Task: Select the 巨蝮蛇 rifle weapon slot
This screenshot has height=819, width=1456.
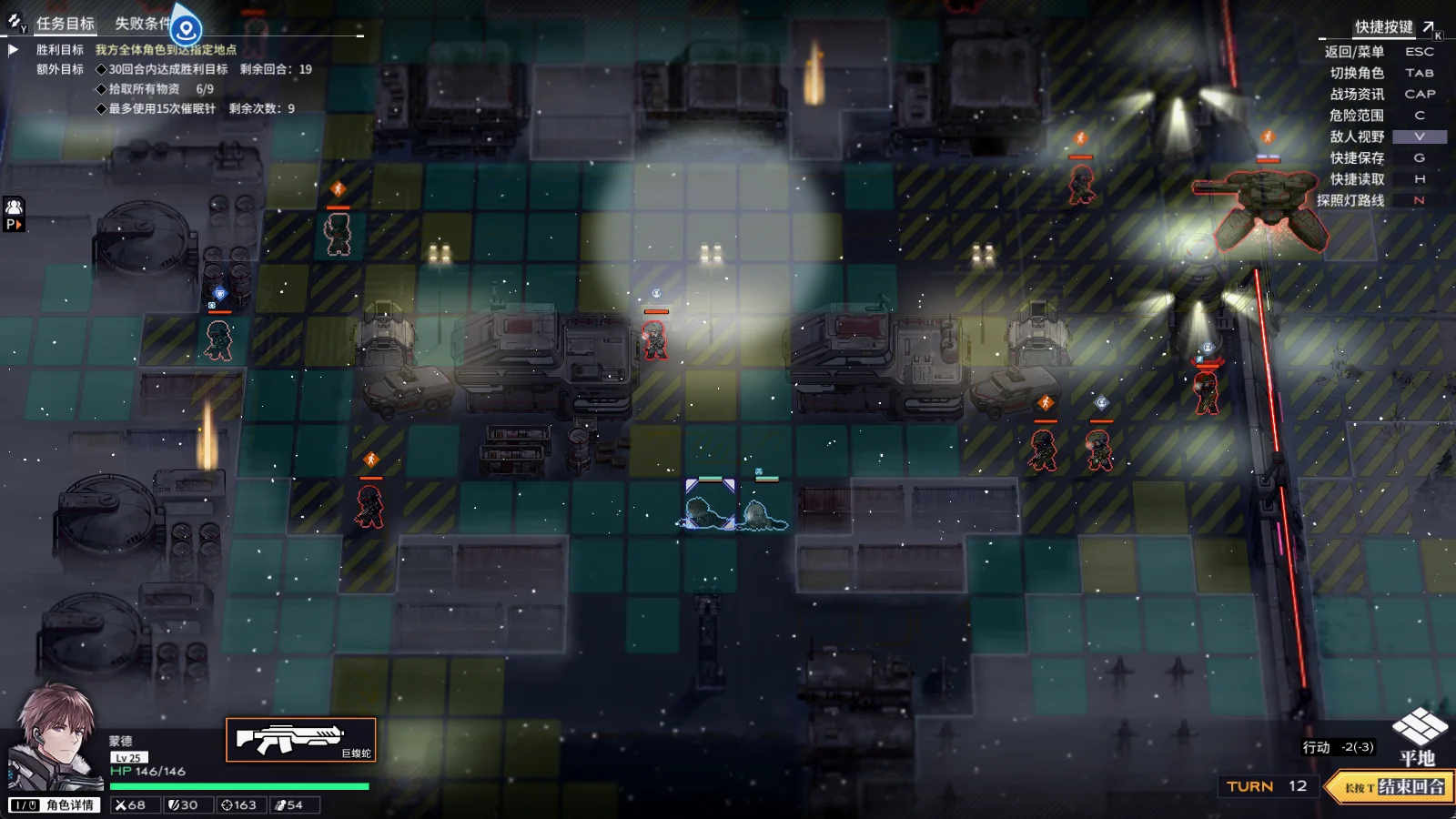Action: click(300, 740)
